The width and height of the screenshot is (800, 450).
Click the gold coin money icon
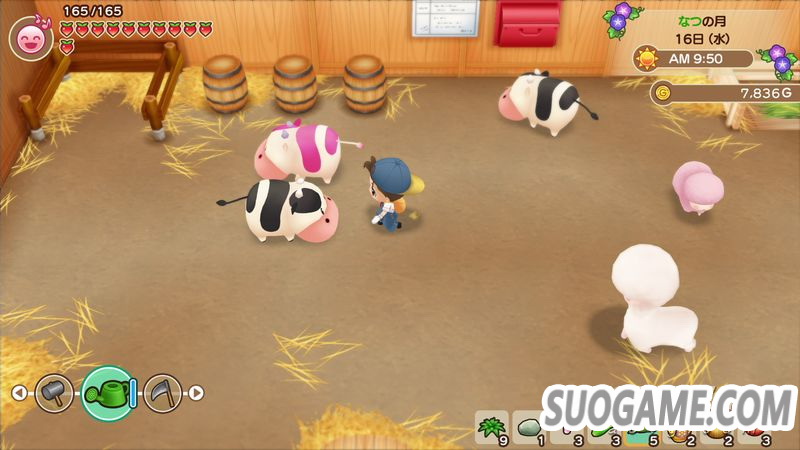tap(660, 93)
